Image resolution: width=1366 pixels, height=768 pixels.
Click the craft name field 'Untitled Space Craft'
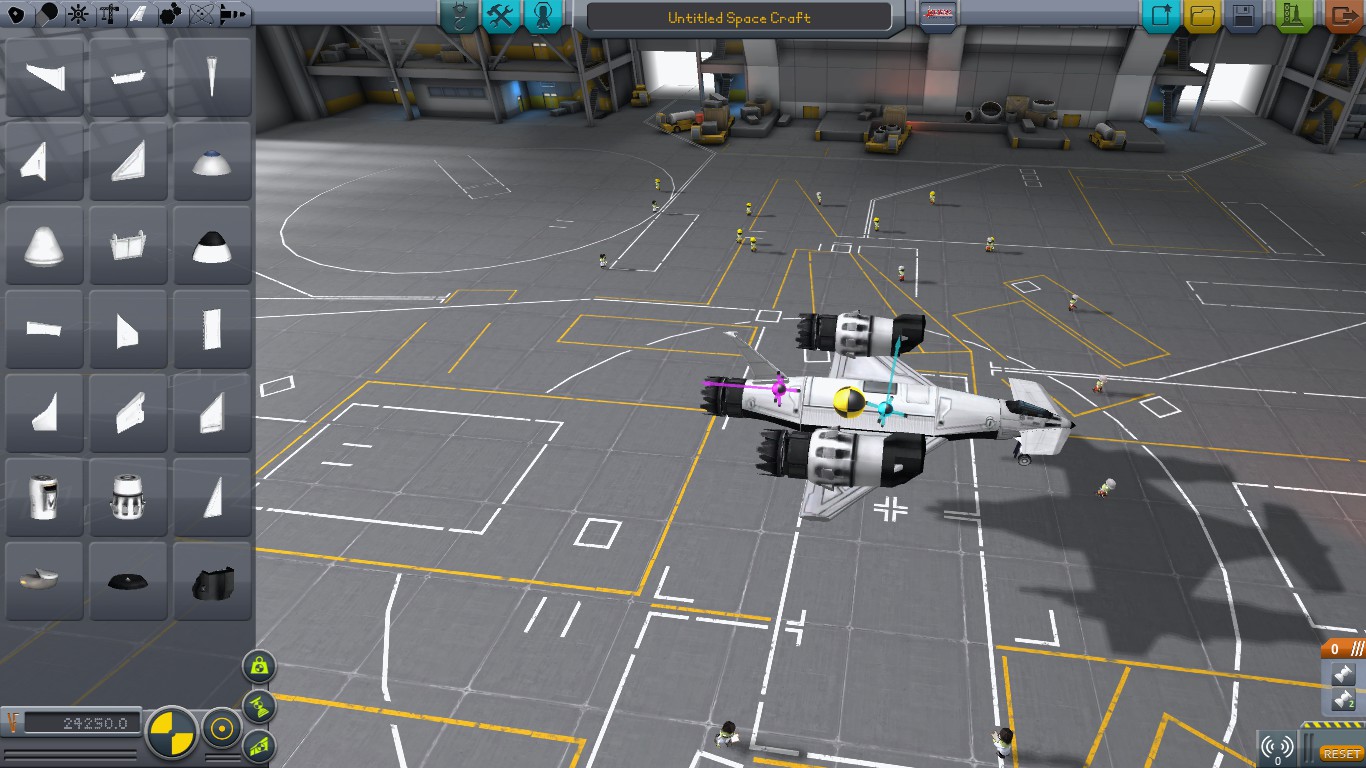click(x=739, y=17)
